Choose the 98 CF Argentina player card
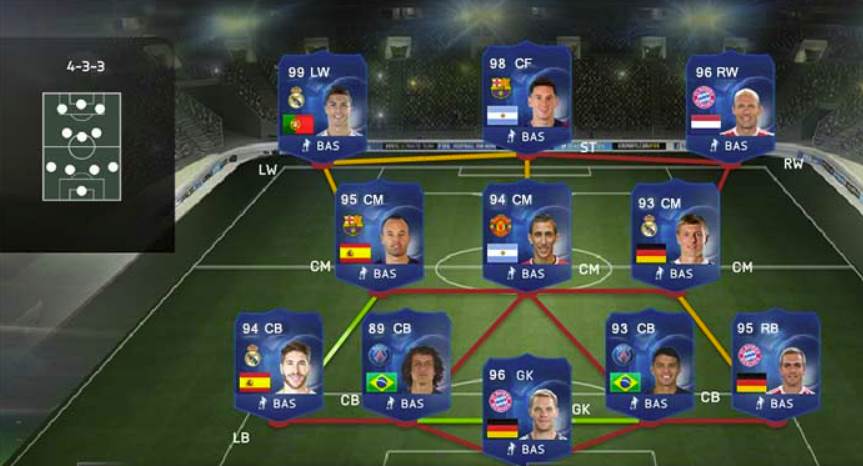The image size is (863, 466). [527, 97]
